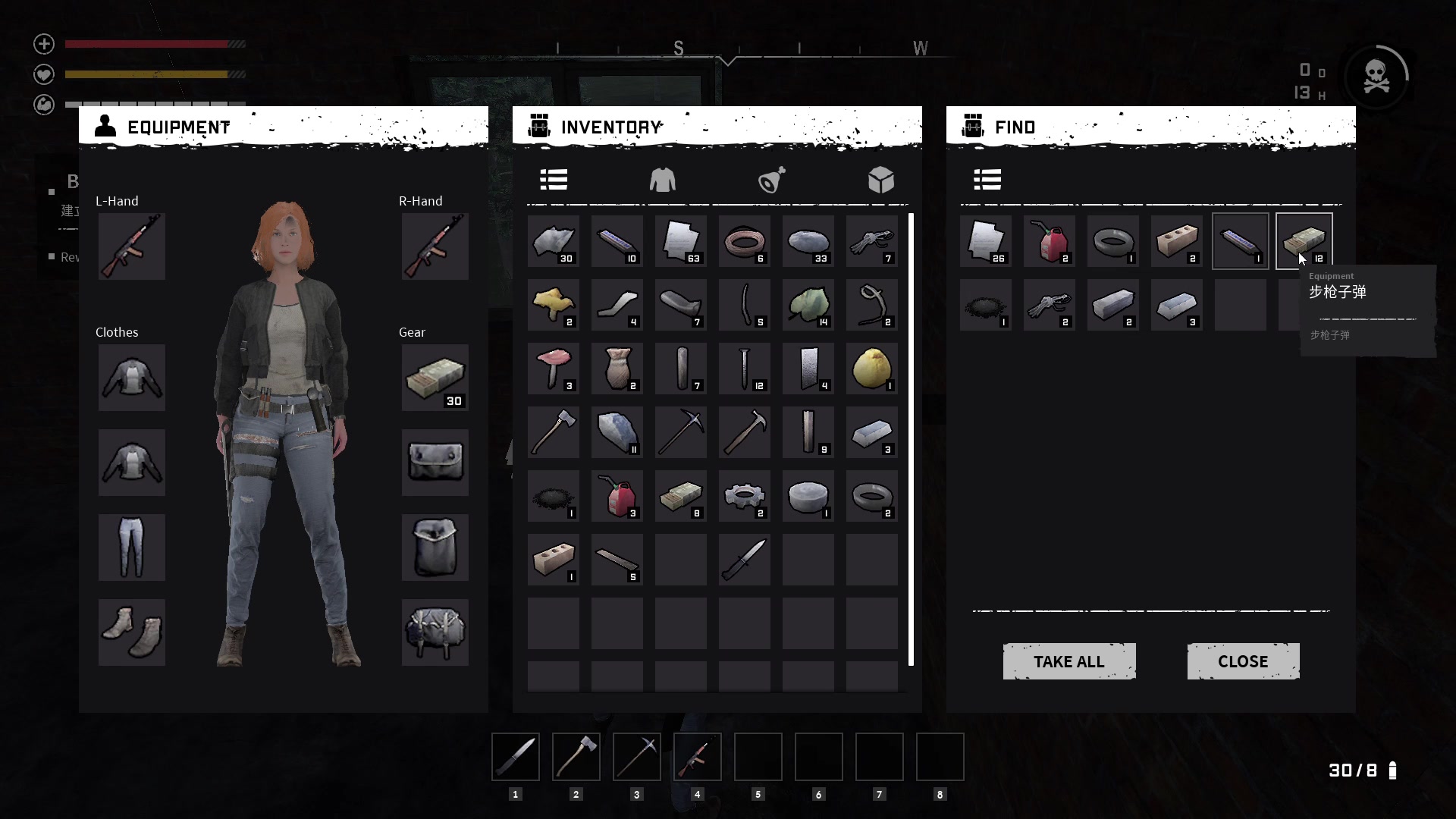The height and width of the screenshot is (819, 1456).
Task: Select the L-Hand rifle equipment slot
Action: click(x=131, y=246)
